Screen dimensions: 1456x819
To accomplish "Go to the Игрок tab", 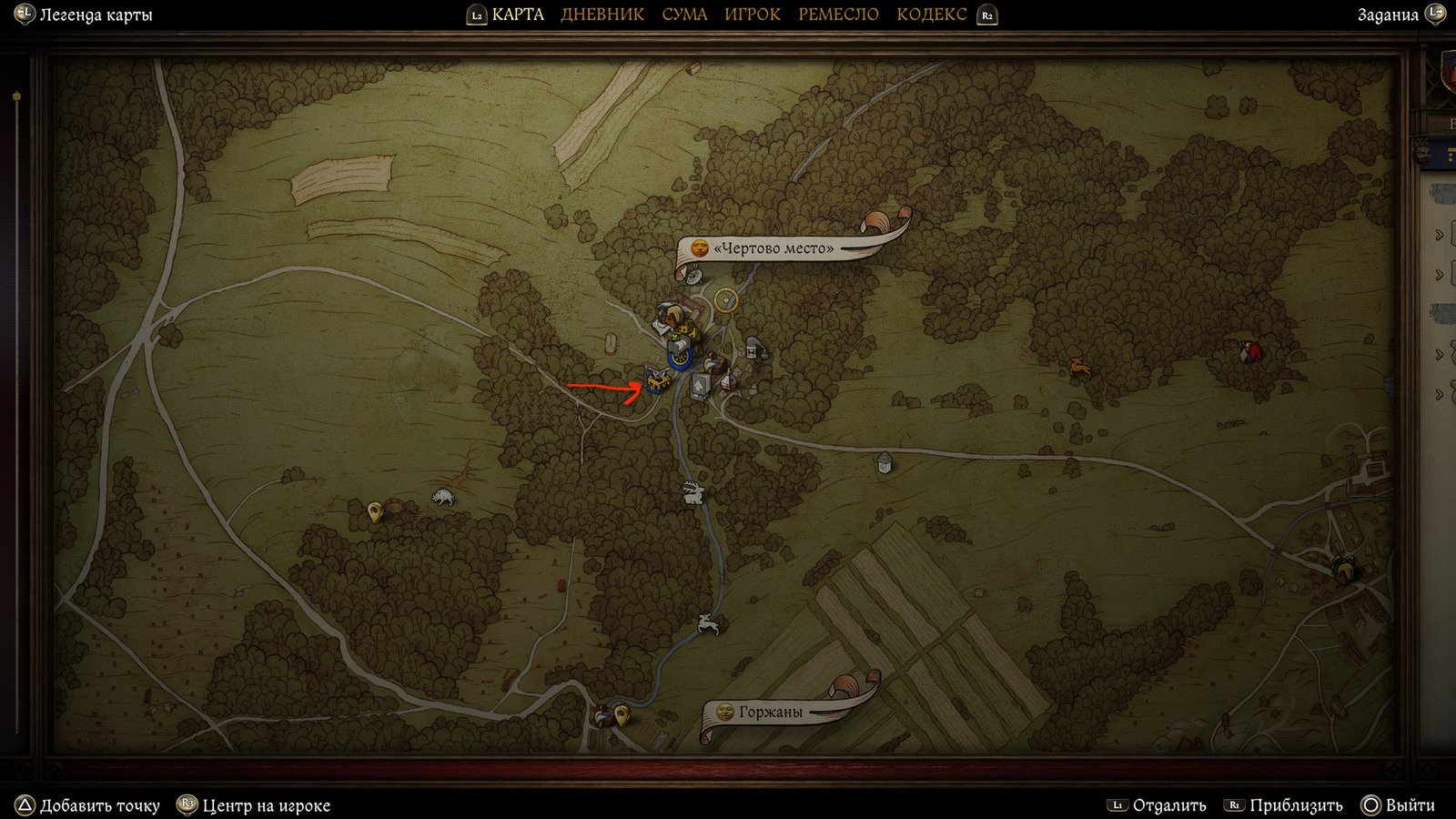I will (753, 15).
